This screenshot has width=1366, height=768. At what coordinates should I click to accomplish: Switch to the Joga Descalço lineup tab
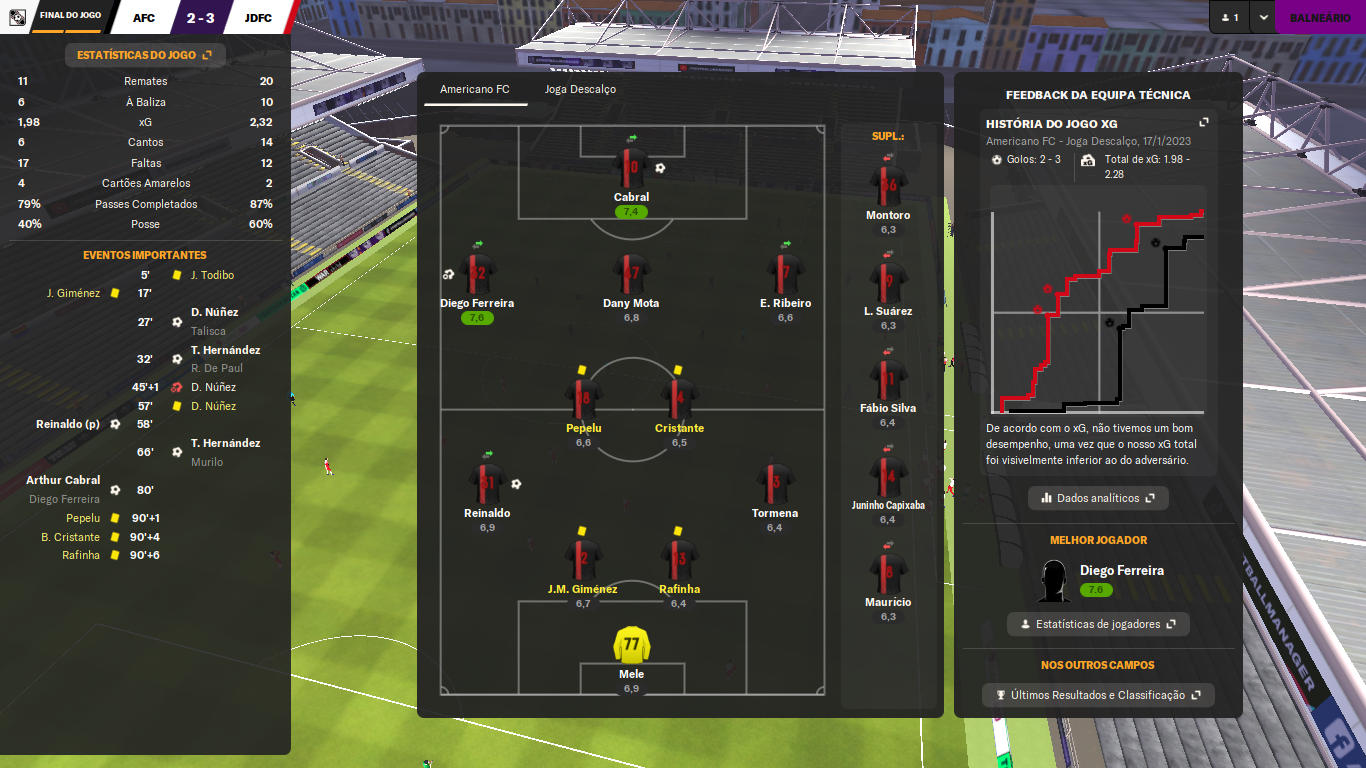coord(580,89)
